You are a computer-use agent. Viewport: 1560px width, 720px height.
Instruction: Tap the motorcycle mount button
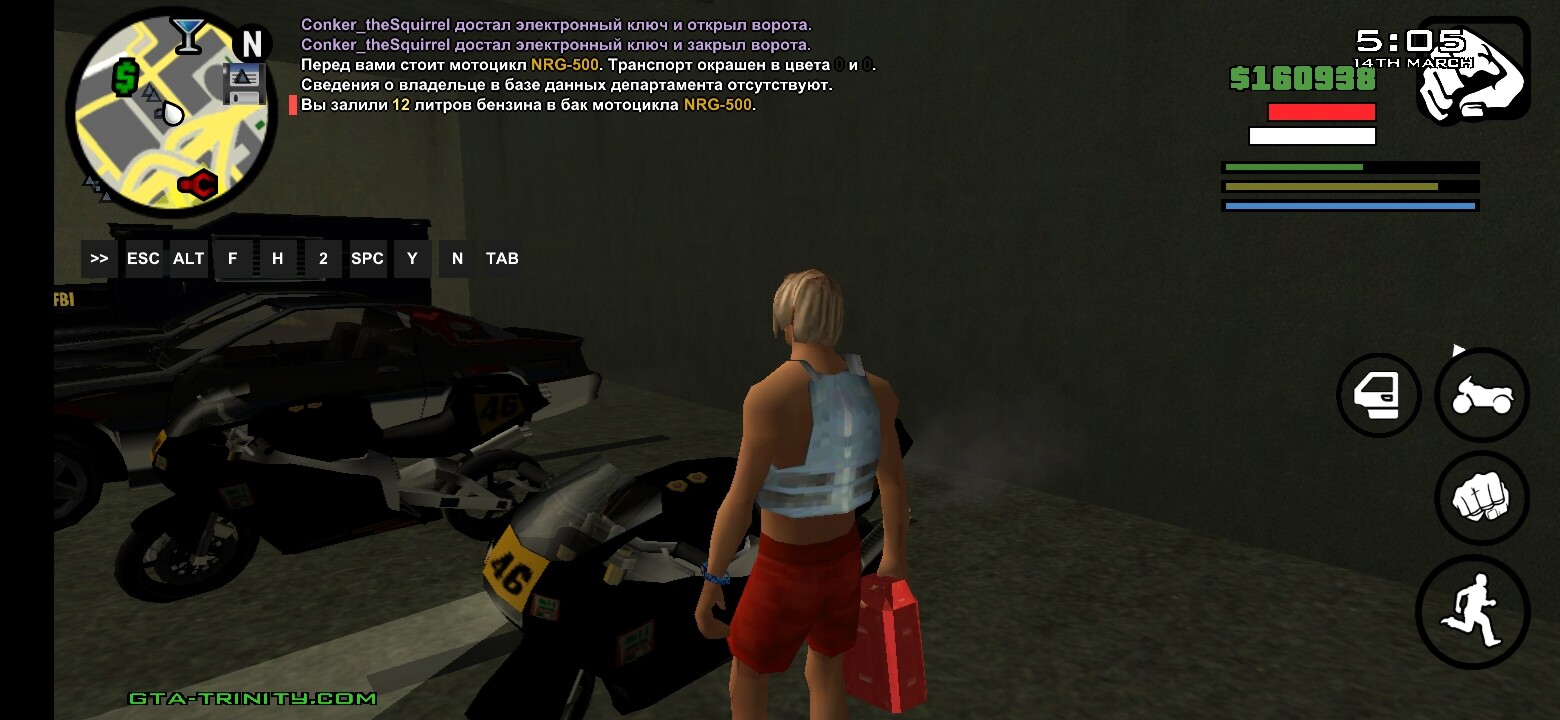1482,396
